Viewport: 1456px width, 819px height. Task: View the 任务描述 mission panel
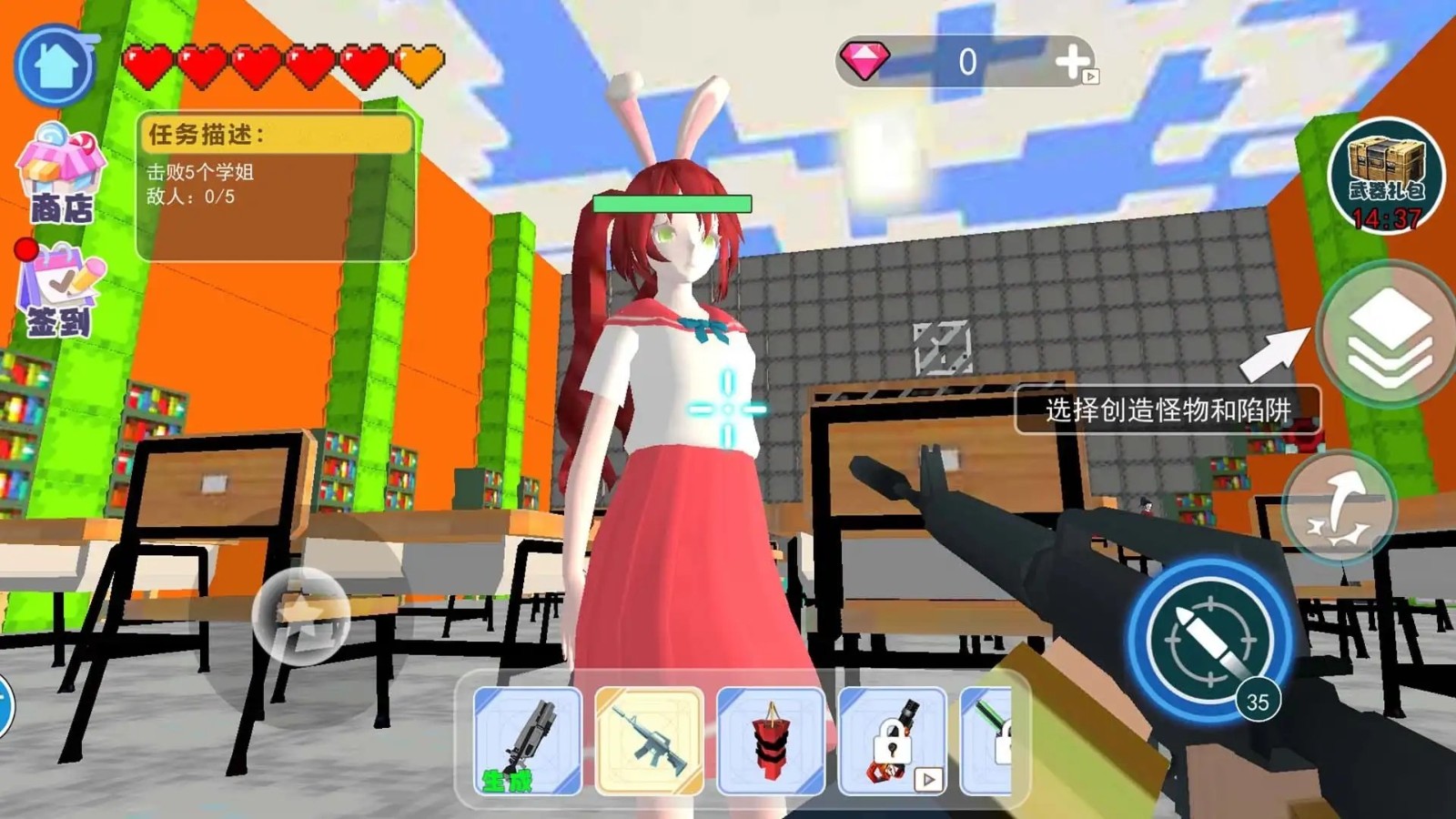[276, 187]
